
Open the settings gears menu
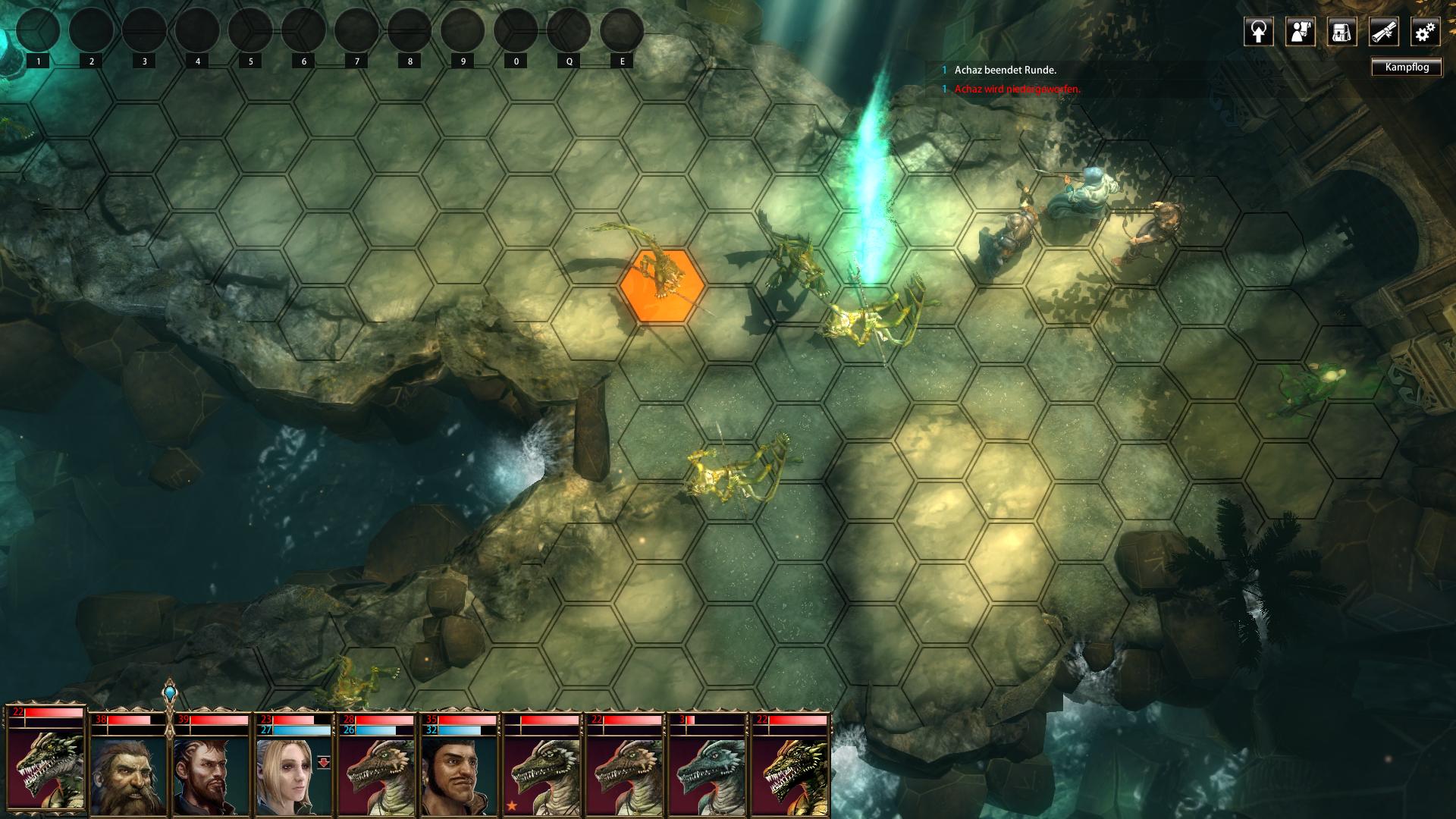pos(1425,32)
